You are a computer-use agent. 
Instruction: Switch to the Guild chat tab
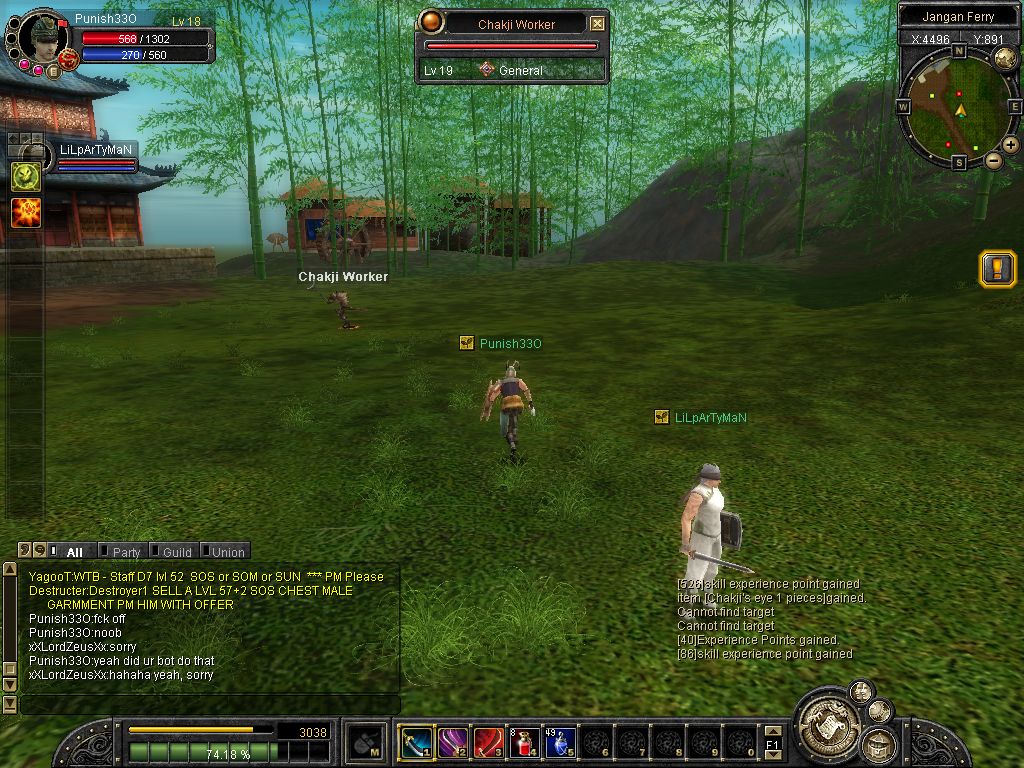176,552
